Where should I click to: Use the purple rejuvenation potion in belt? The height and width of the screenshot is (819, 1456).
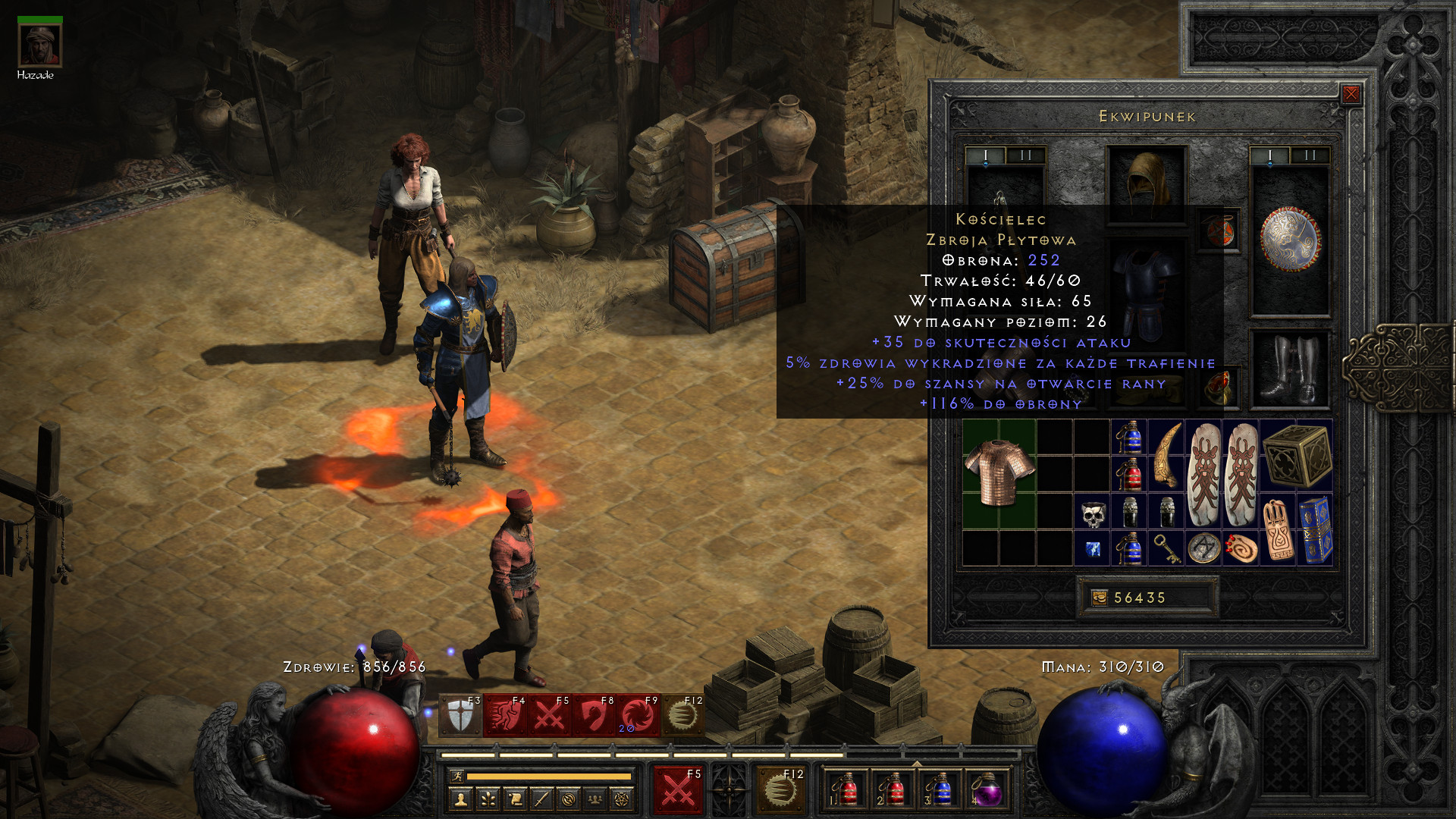[x=985, y=790]
